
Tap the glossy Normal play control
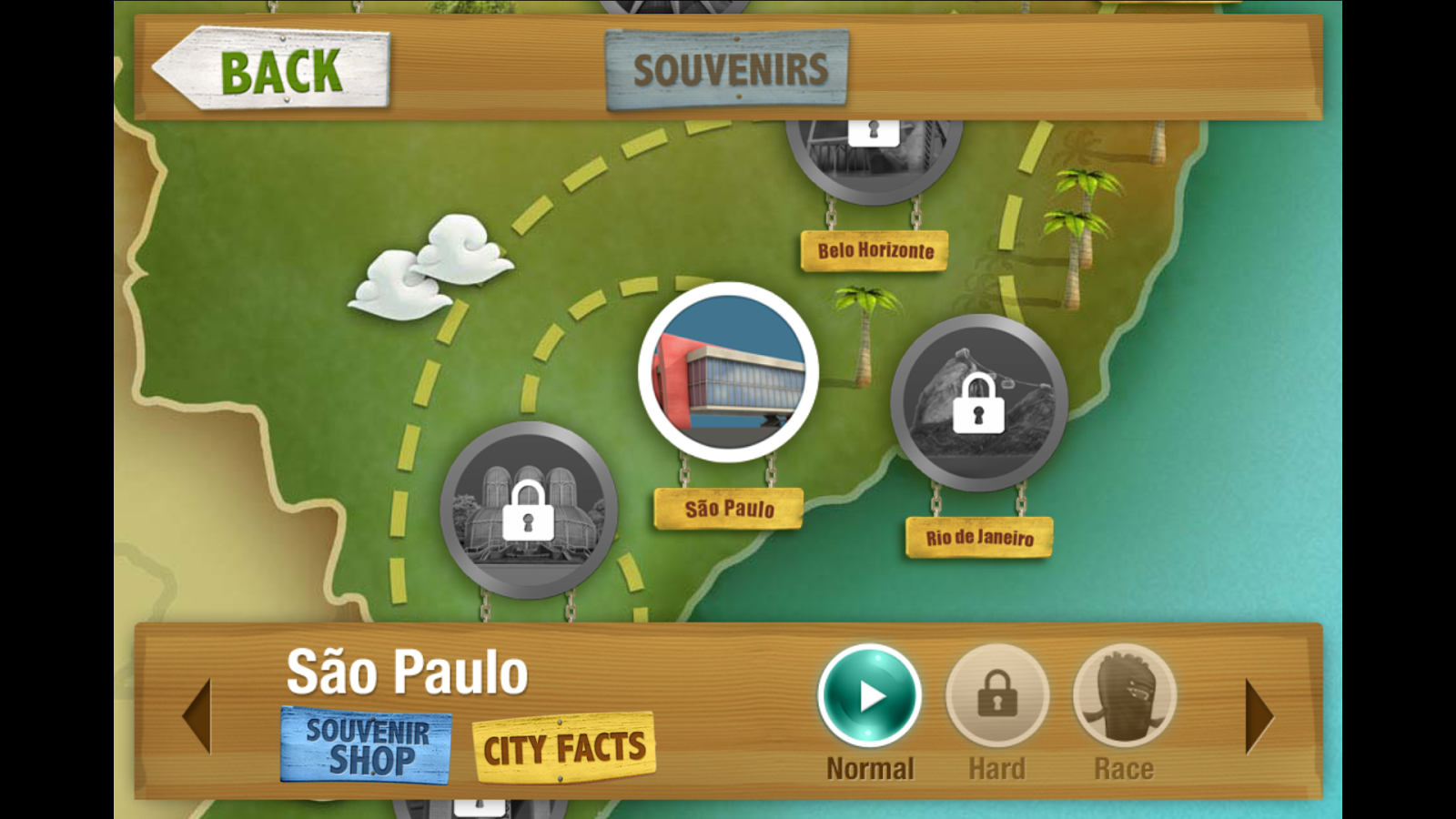pos(869,694)
